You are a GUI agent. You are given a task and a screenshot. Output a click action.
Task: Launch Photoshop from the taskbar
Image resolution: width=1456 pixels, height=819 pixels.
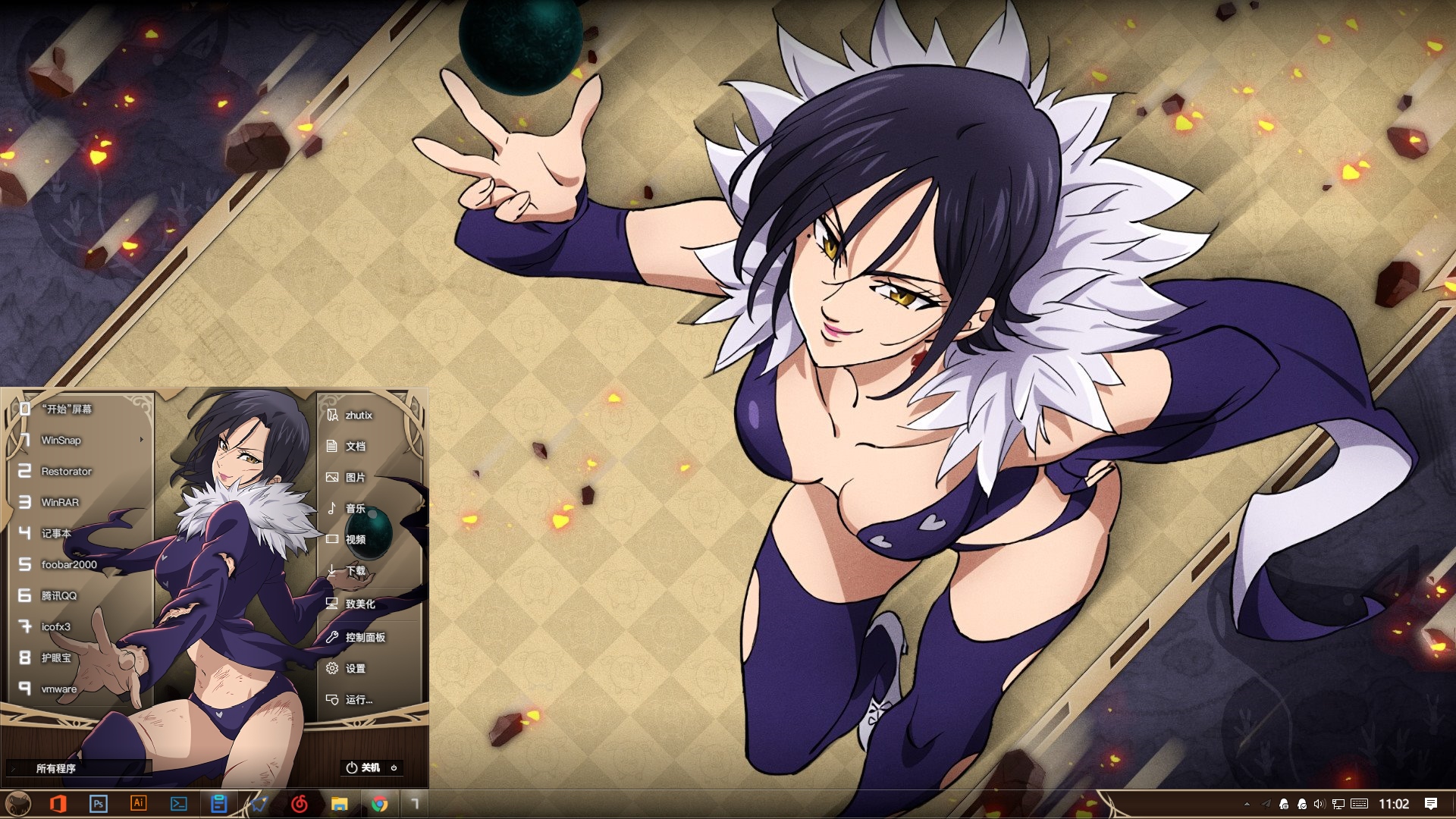pos(98,804)
